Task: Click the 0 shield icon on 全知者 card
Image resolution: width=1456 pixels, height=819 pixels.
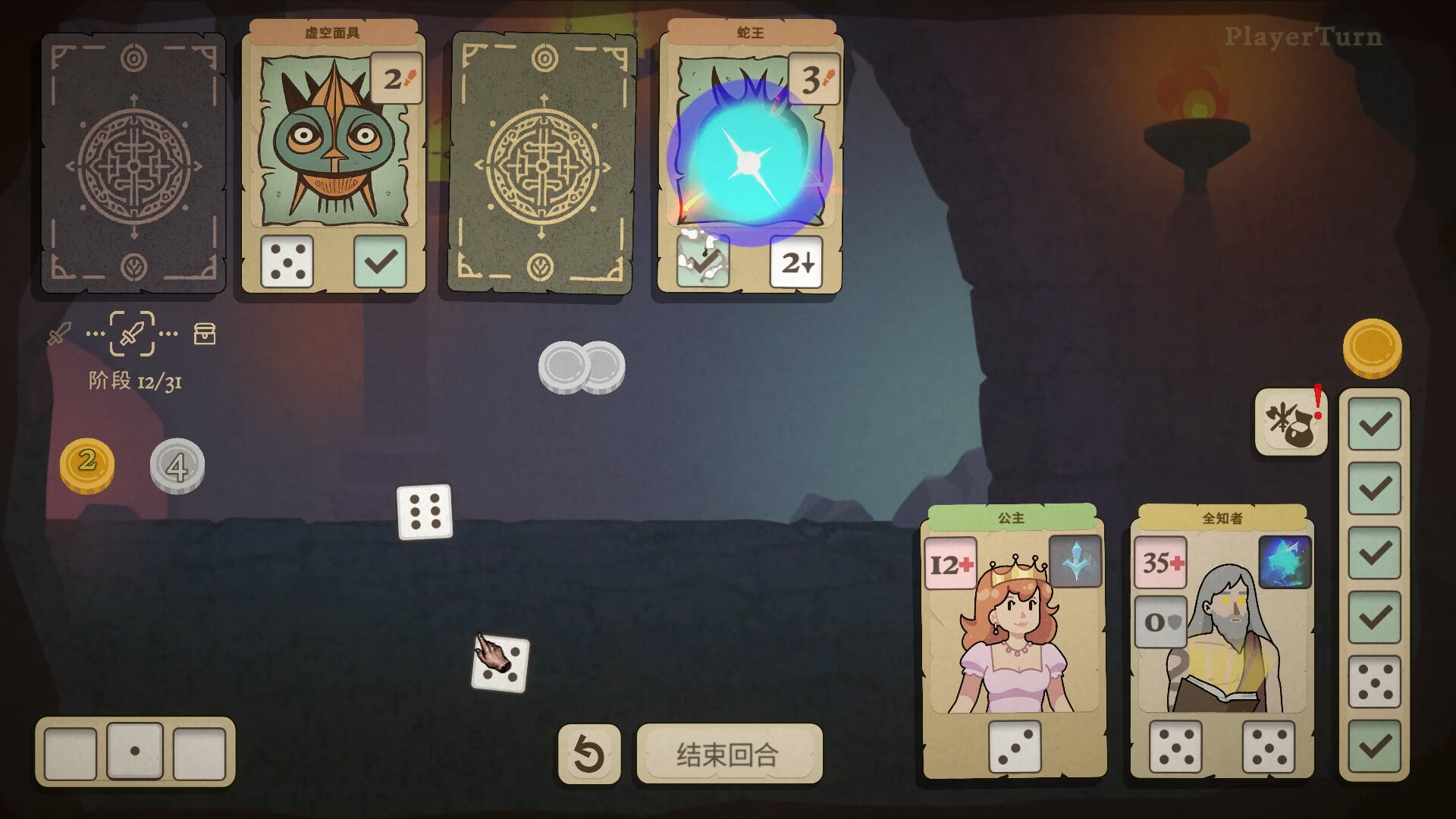Action: pos(1159,622)
